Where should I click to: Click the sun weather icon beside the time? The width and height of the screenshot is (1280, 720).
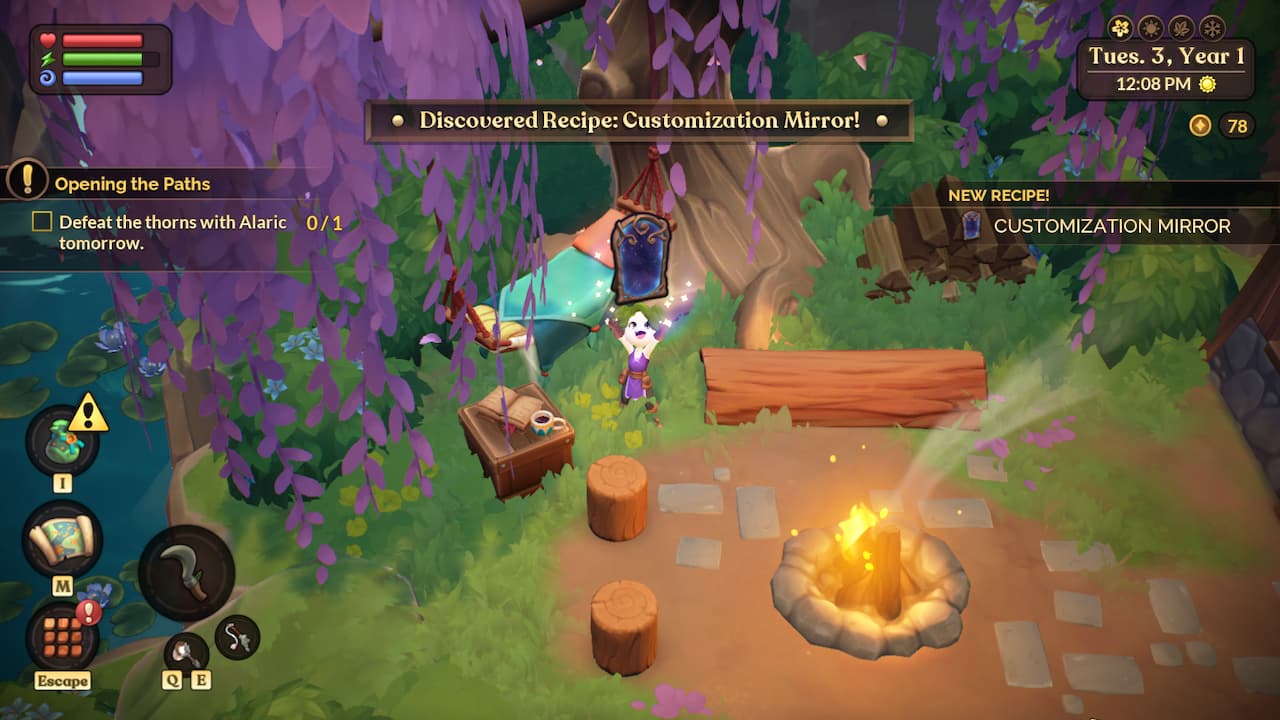1207,84
